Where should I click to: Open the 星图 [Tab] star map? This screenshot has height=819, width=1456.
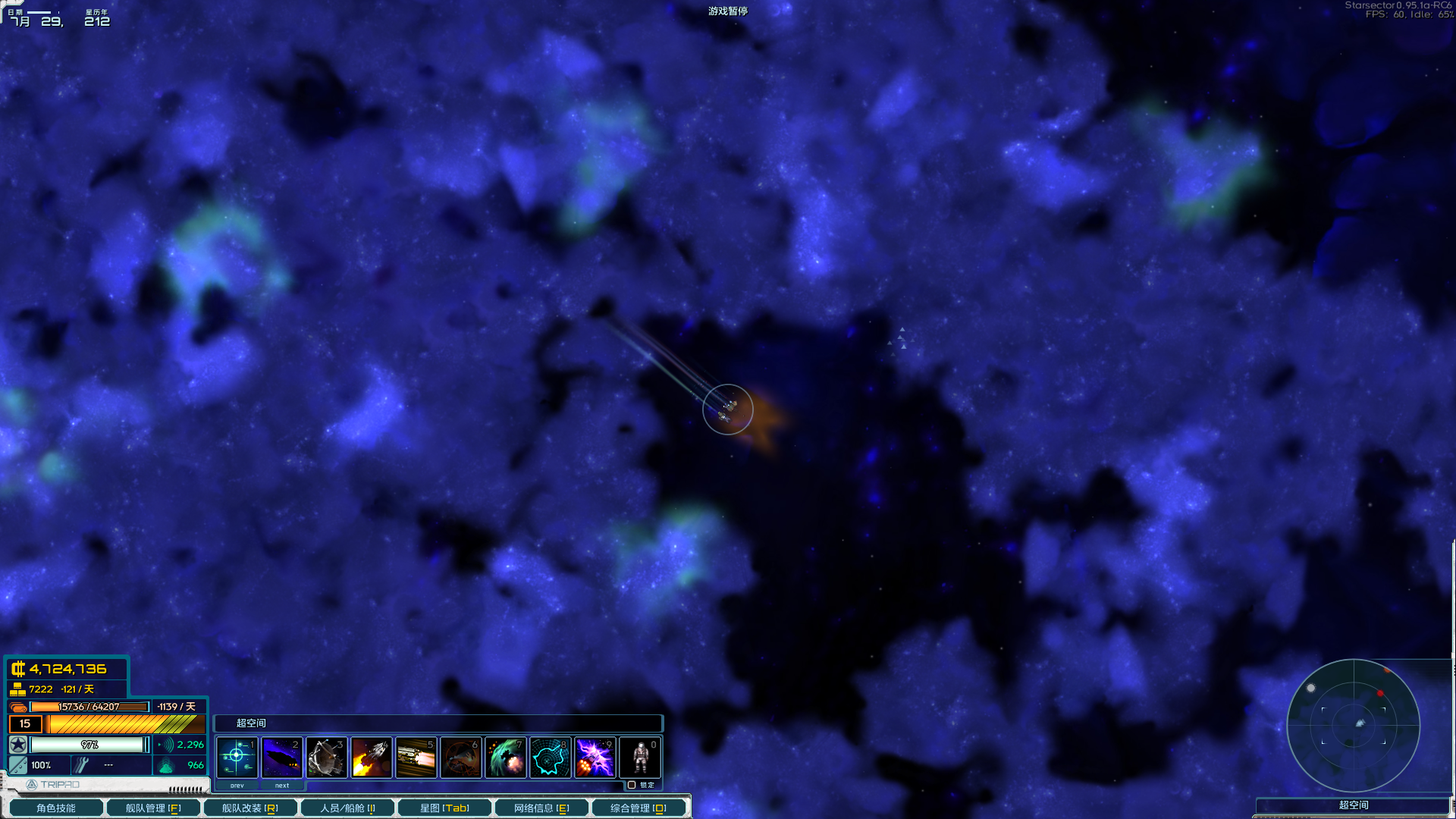click(444, 808)
